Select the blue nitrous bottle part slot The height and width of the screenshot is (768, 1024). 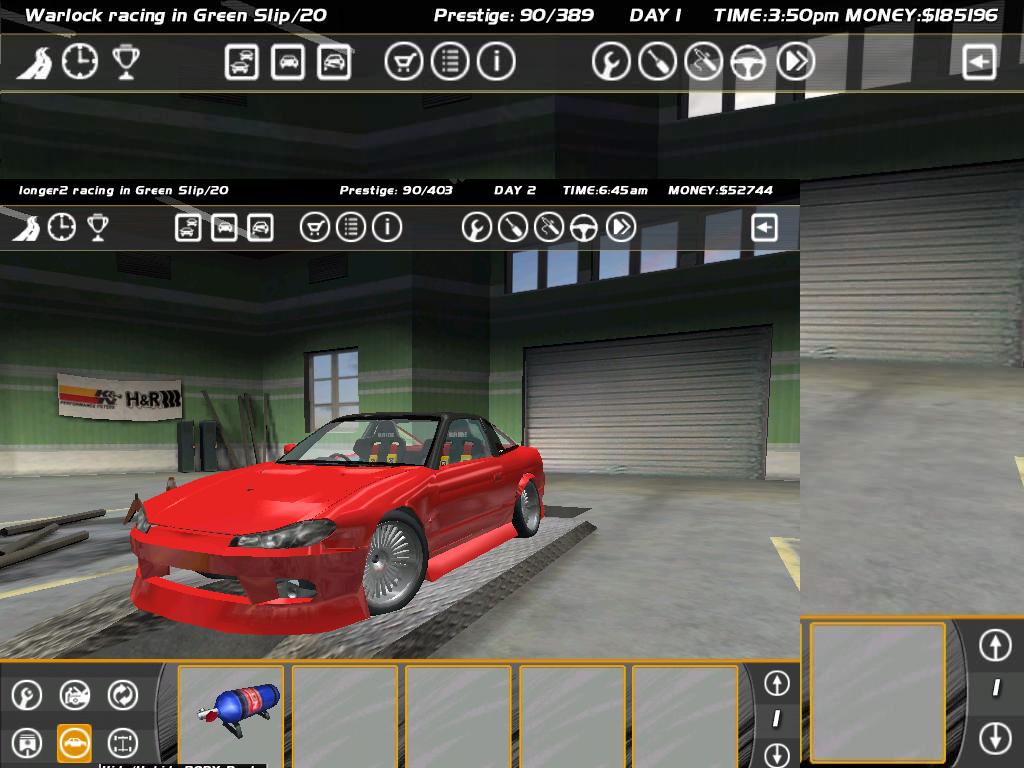(x=231, y=714)
